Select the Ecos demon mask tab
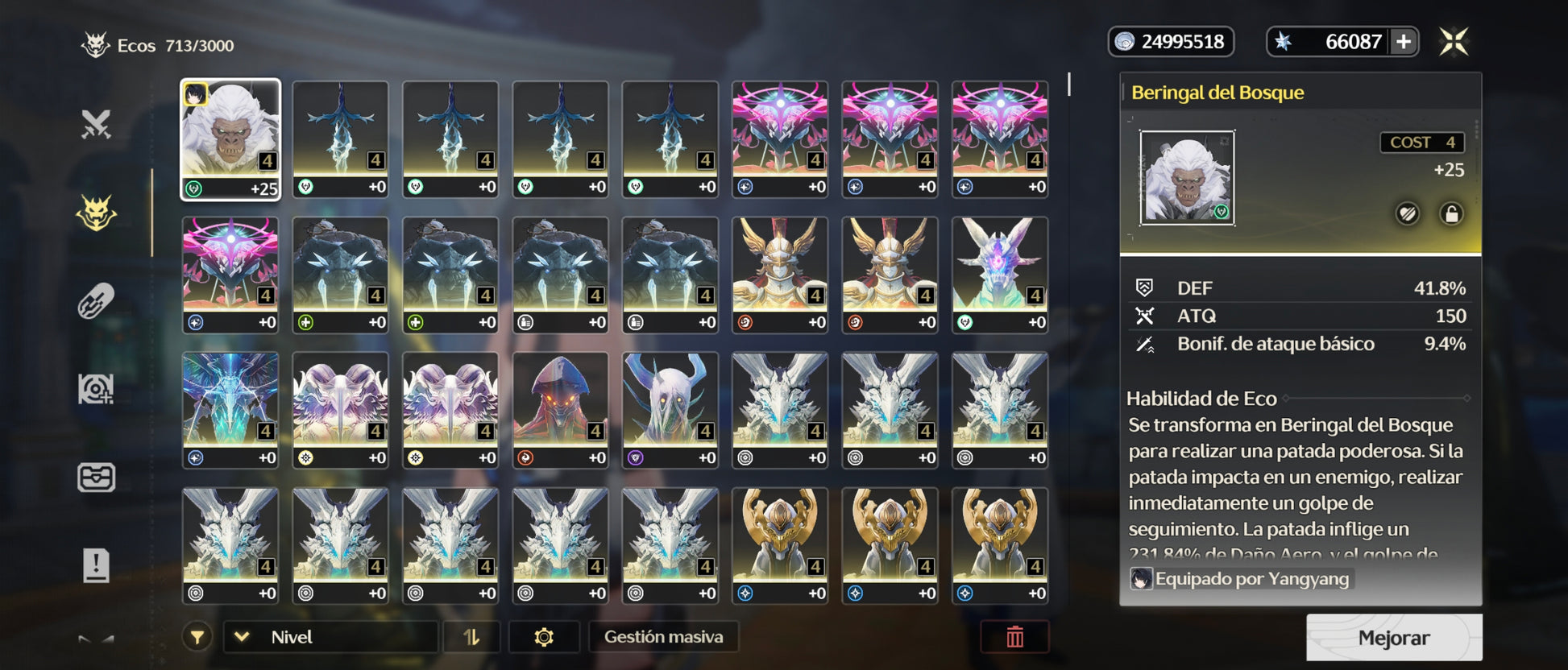The image size is (1568, 670). pyautogui.click(x=96, y=213)
